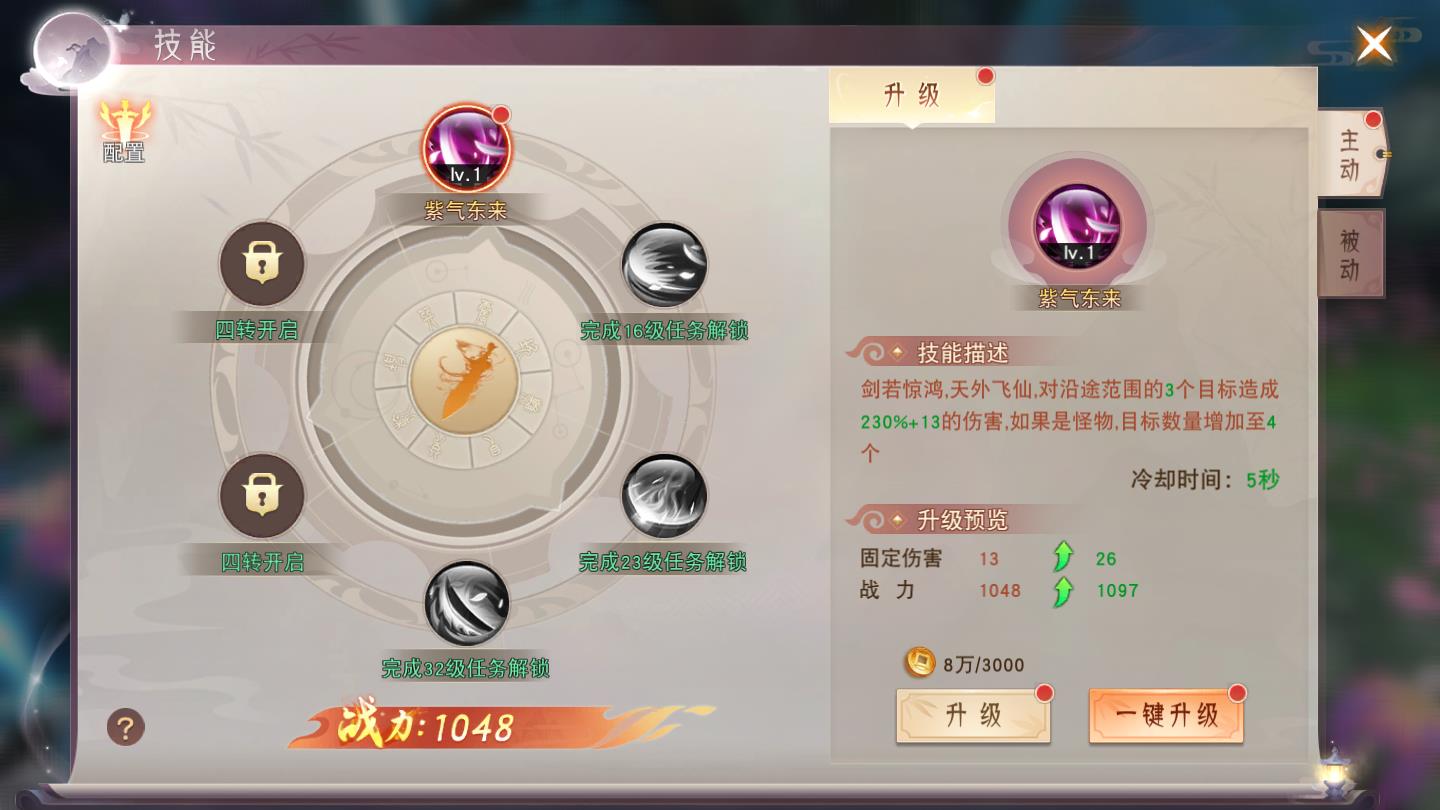
Task: Switch to the 被动 skills tab
Action: click(x=1350, y=252)
